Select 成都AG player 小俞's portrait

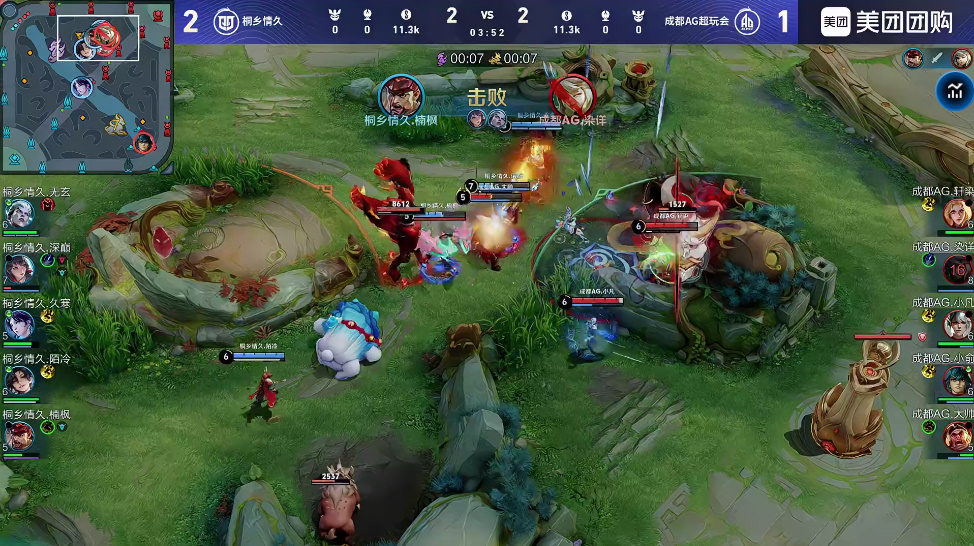[x=956, y=380]
